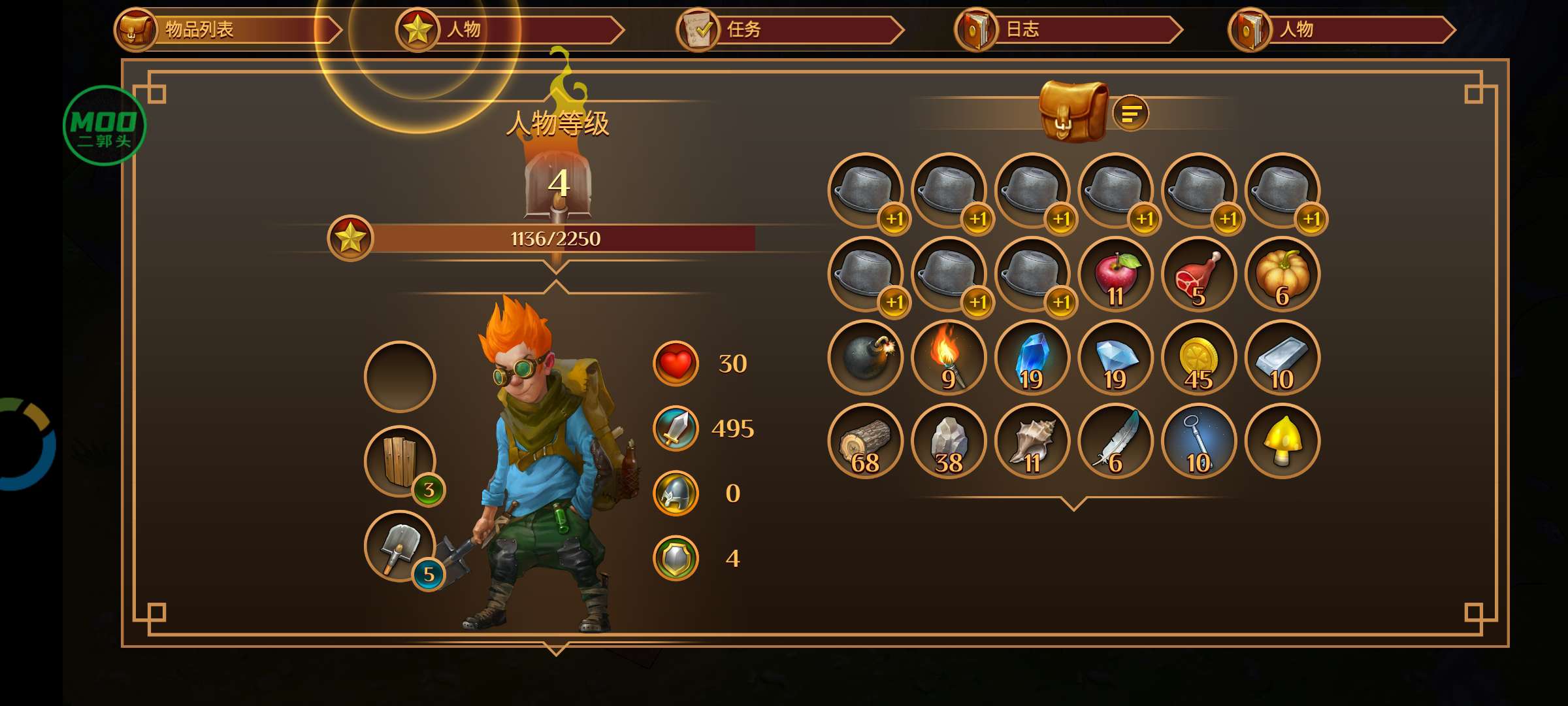Screen dimensions: 1568x706
Task: Select the red apple slot
Action: [x=1115, y=275]
